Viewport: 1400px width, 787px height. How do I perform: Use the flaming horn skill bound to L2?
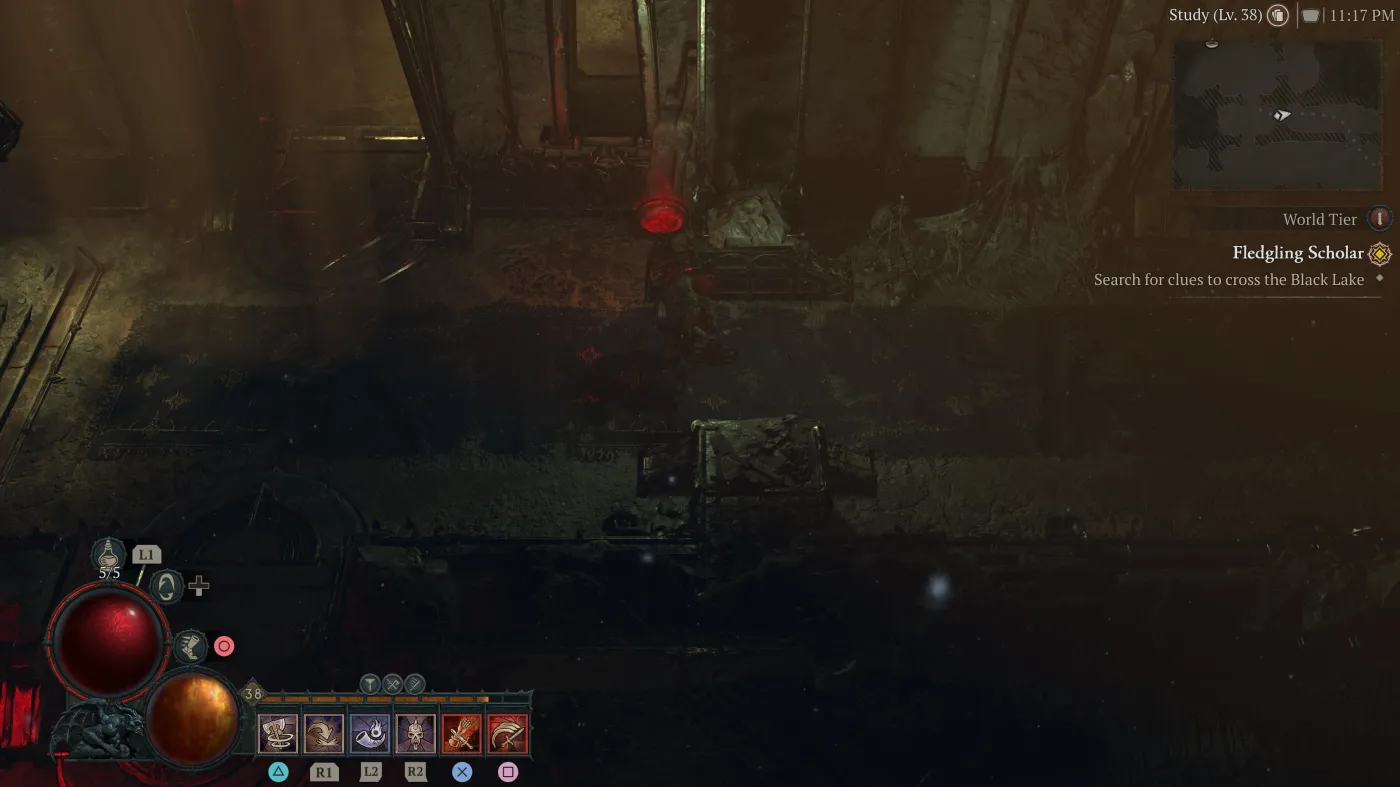pos(370,733)
